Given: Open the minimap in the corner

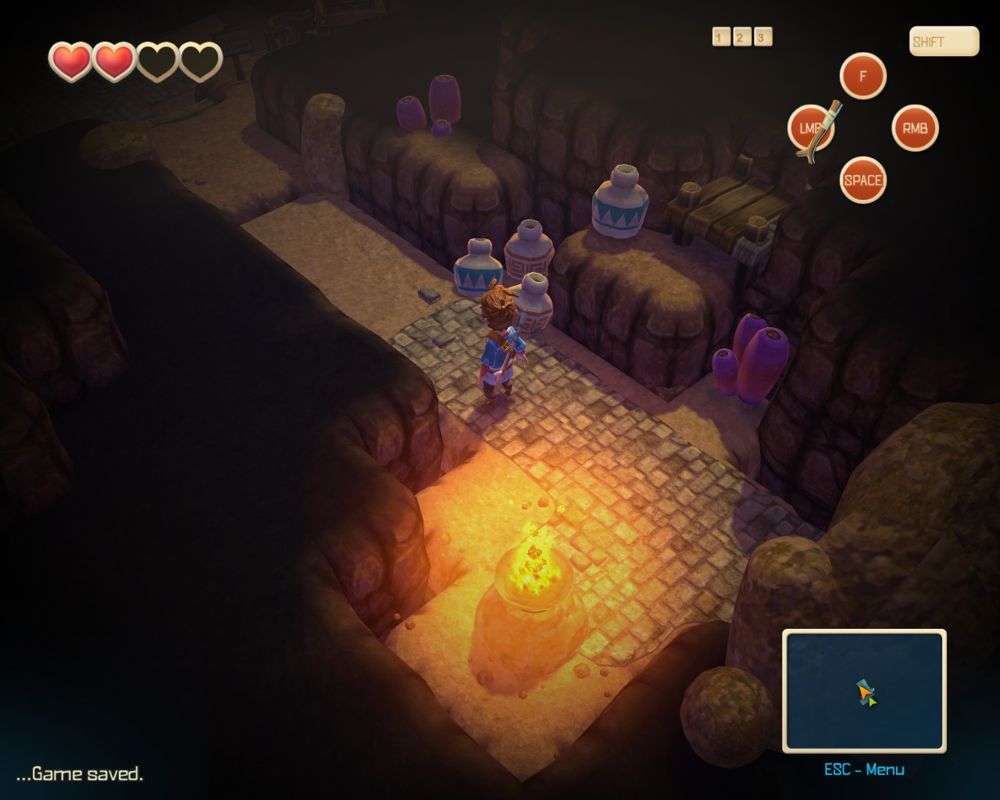Looking at the screenshot, I should pos(863,690).
